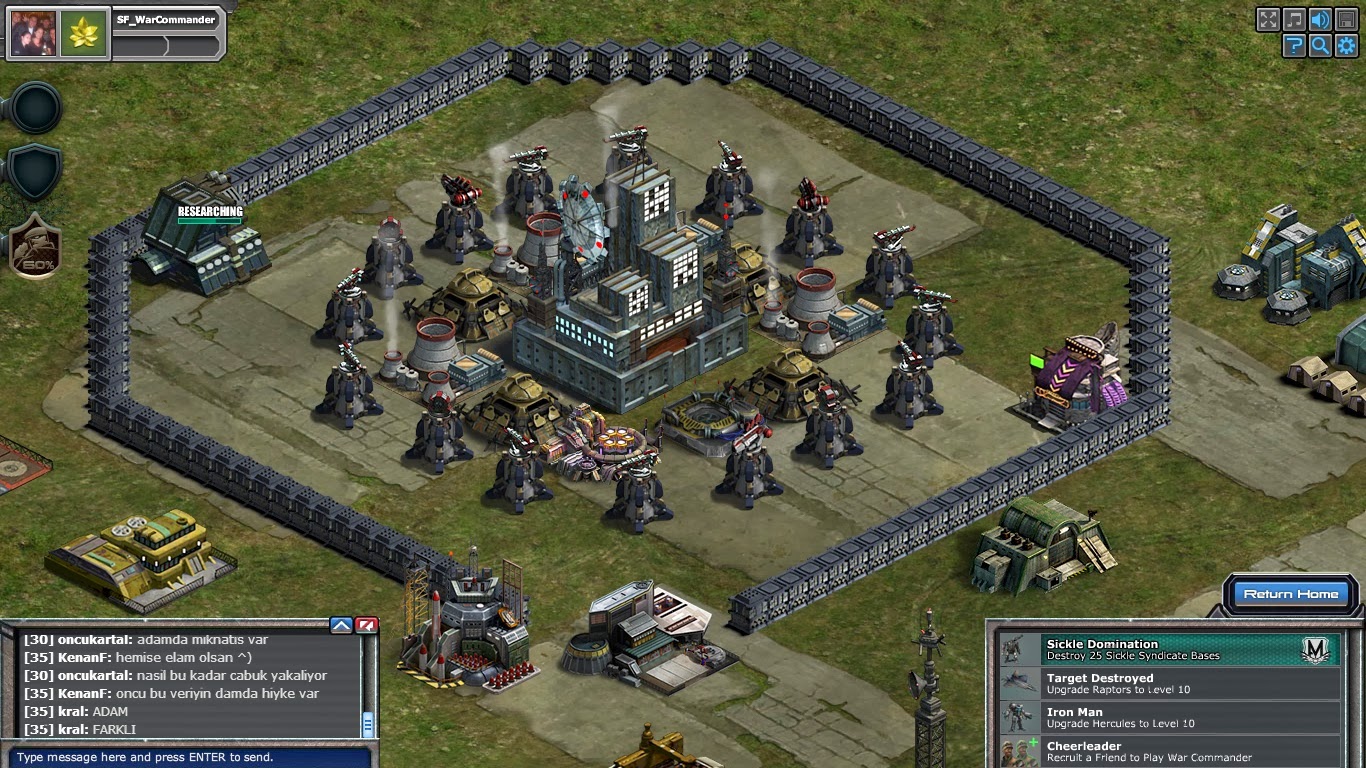Click the save game floppy disk icon
This screenshot has height=768, width=1366.
(x=1345, y=19)
